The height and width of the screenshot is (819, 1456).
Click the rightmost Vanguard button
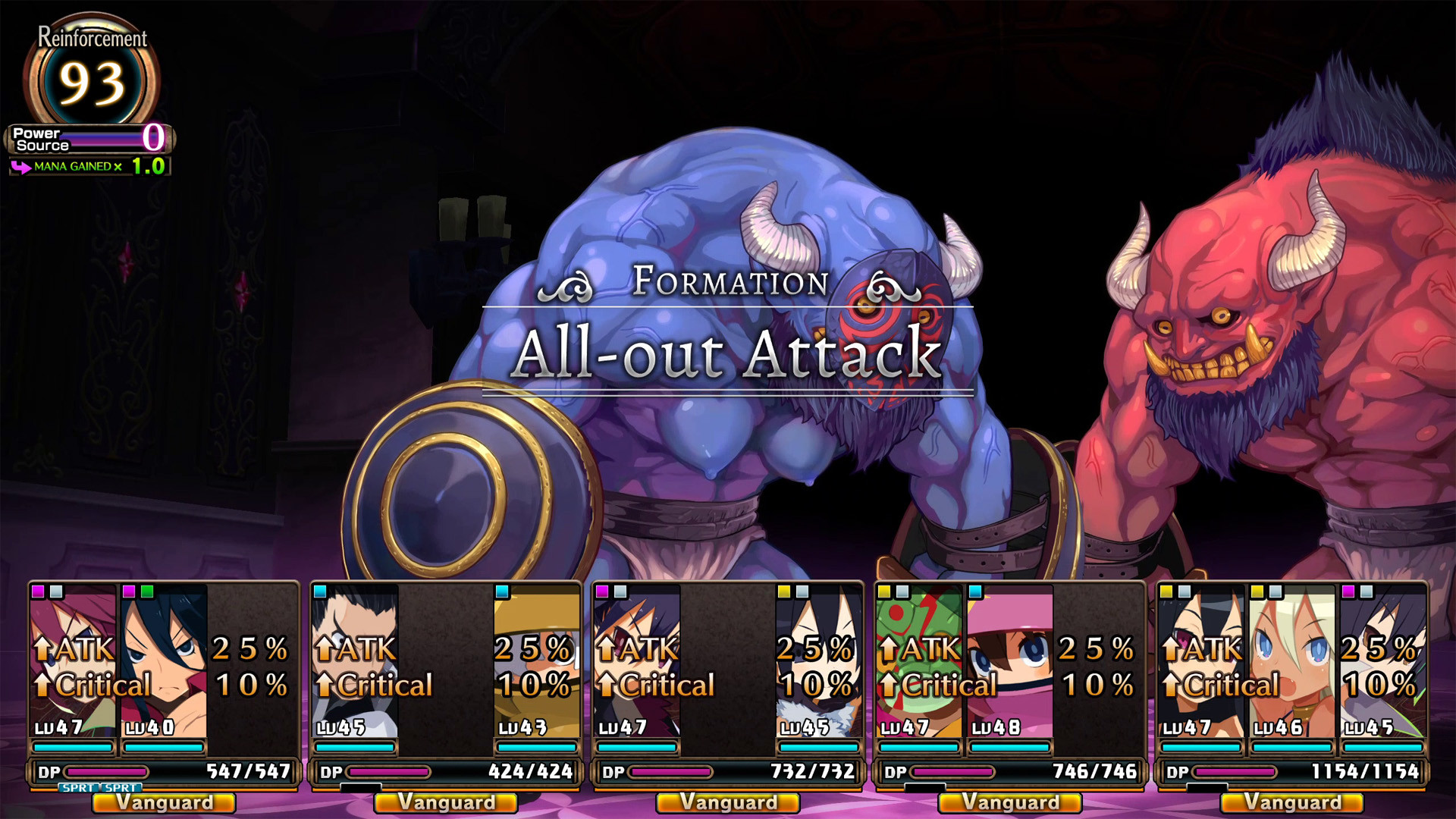(1291, 803)
